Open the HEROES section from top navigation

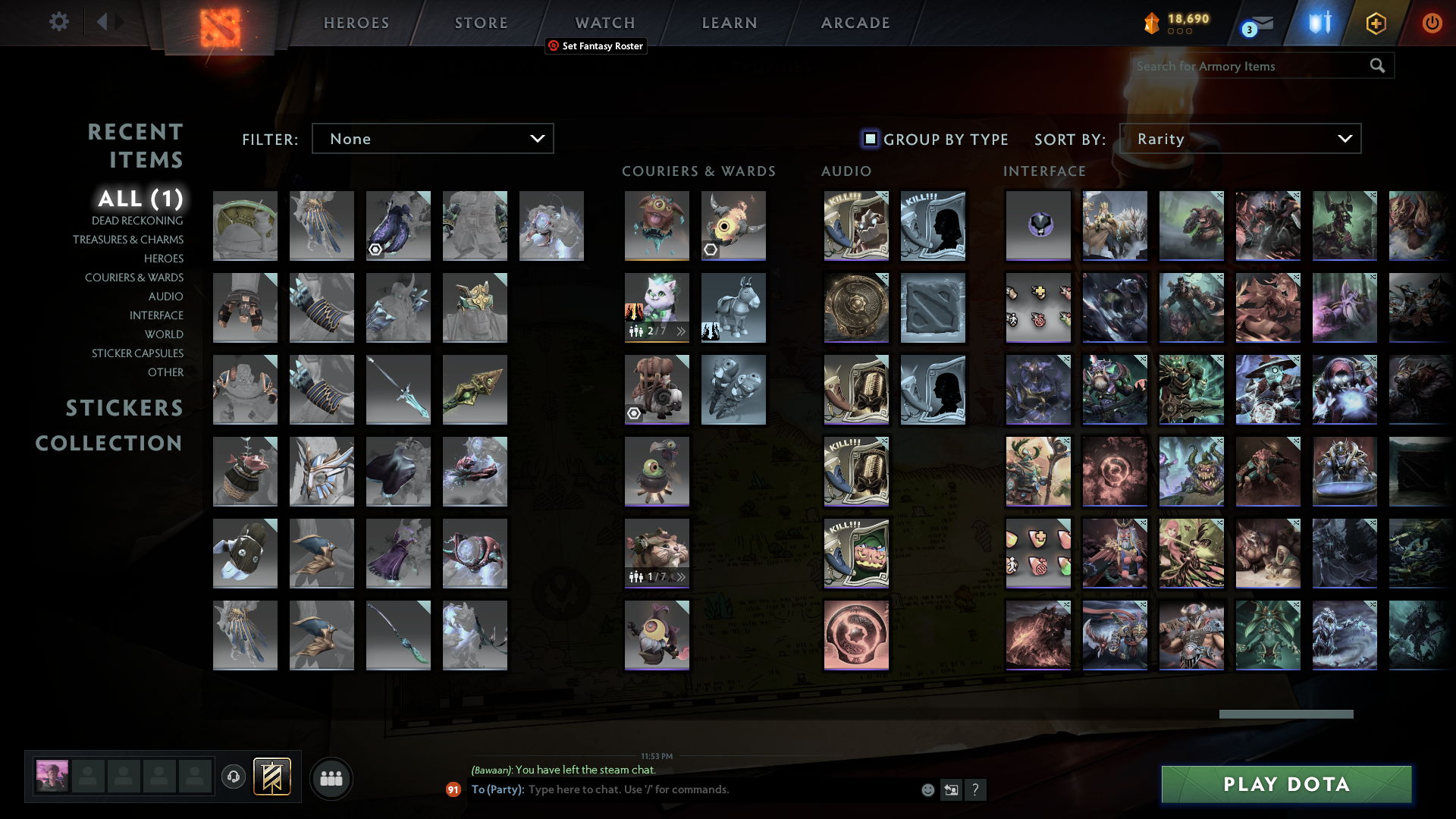[x=356, y=23]
